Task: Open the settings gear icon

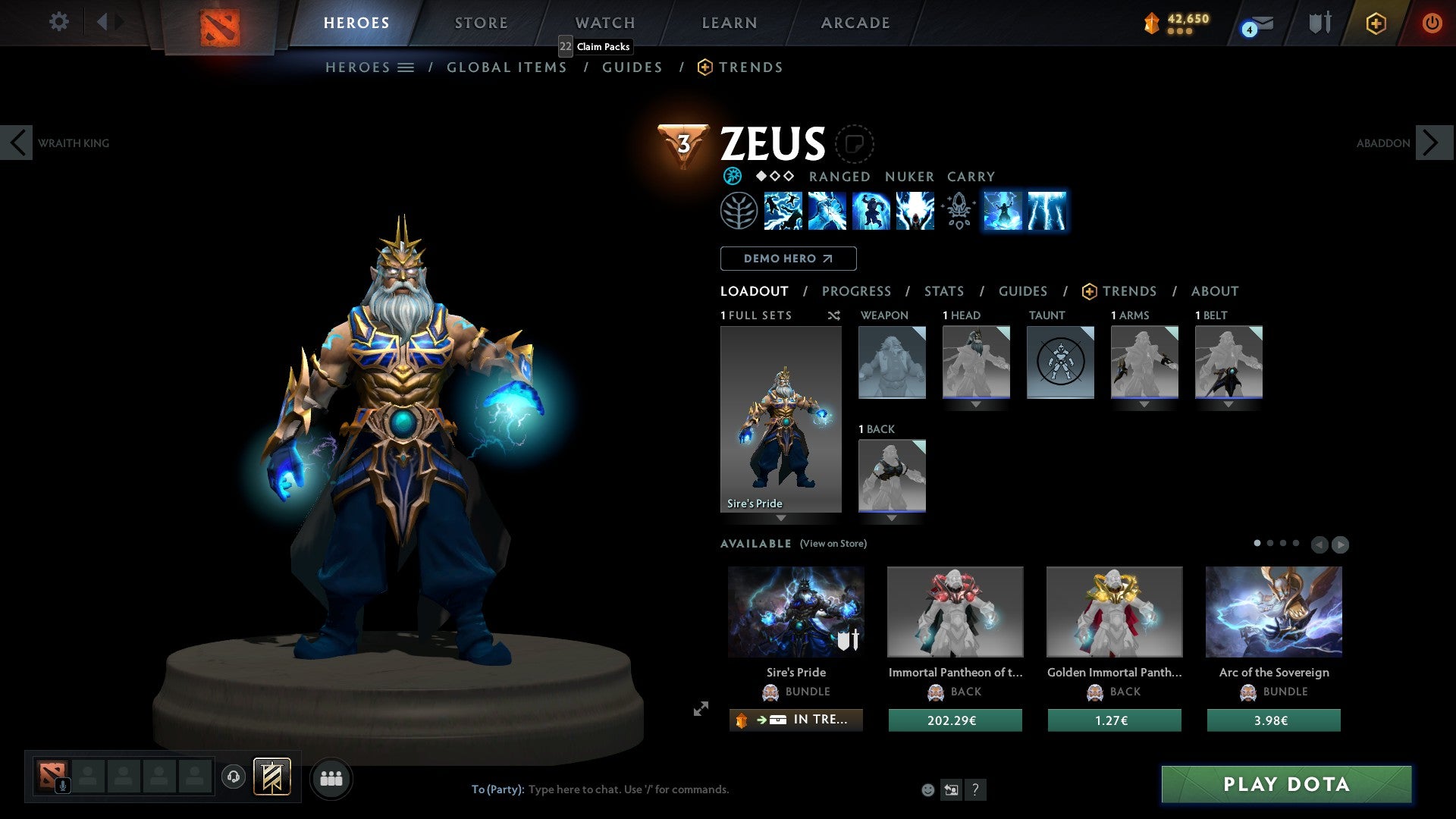Action: tap(58, 22)
